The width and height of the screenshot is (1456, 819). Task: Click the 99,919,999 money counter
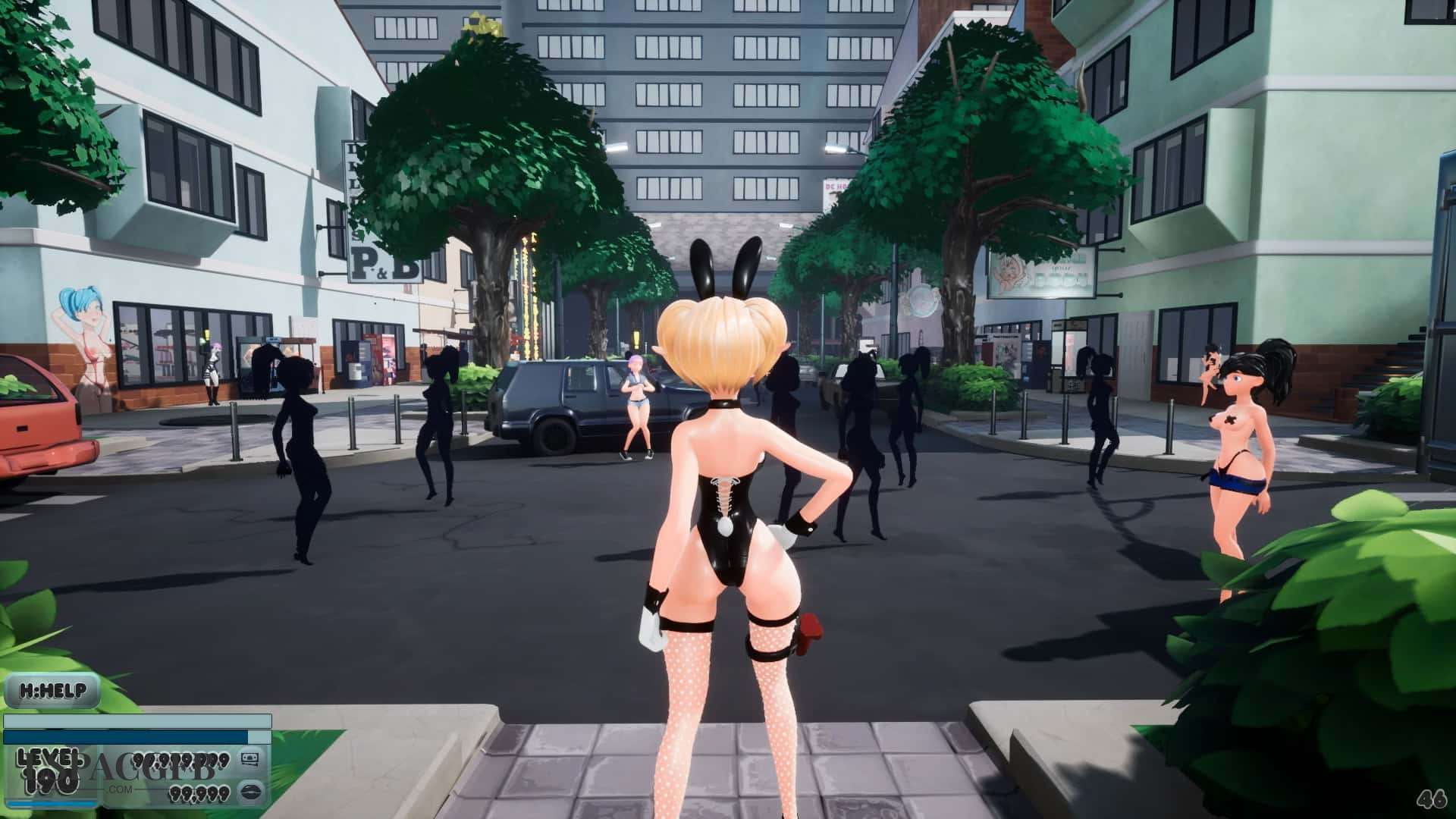point(182,761)
